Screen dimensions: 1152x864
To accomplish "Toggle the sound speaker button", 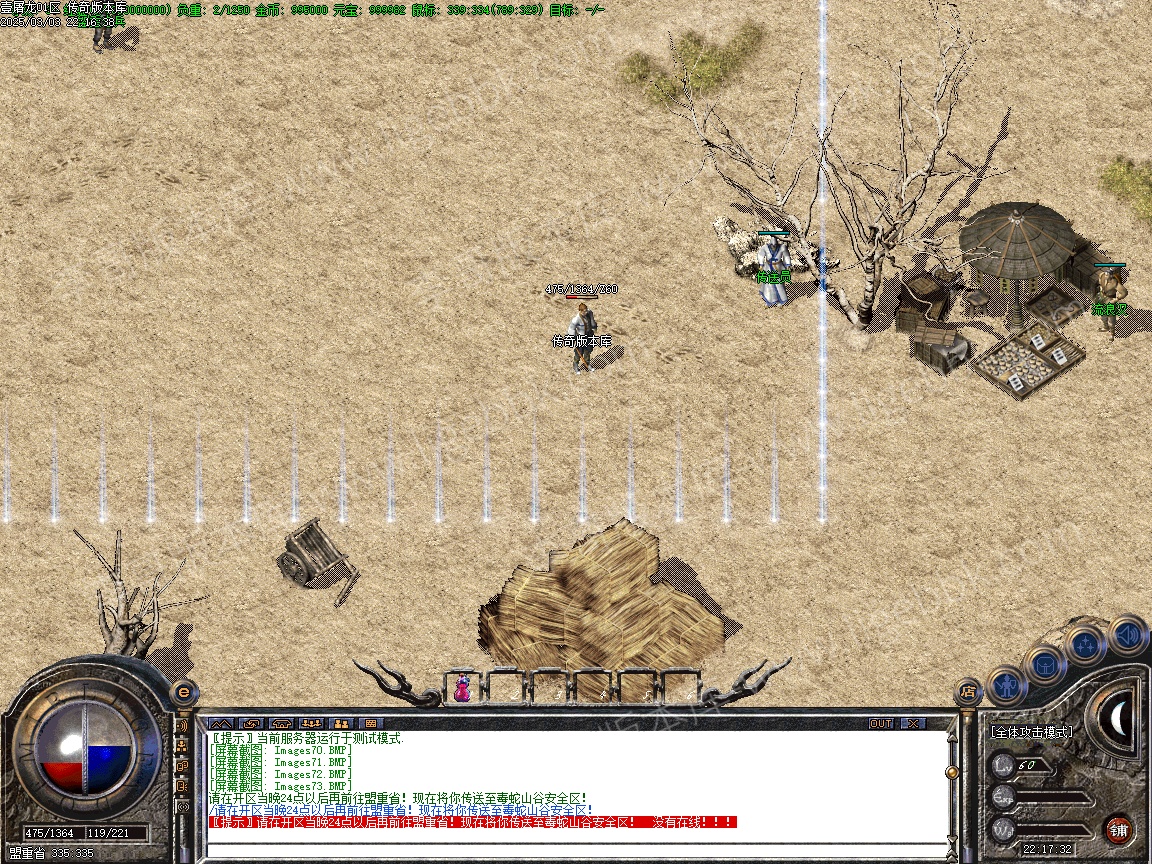I will 1127,633.
